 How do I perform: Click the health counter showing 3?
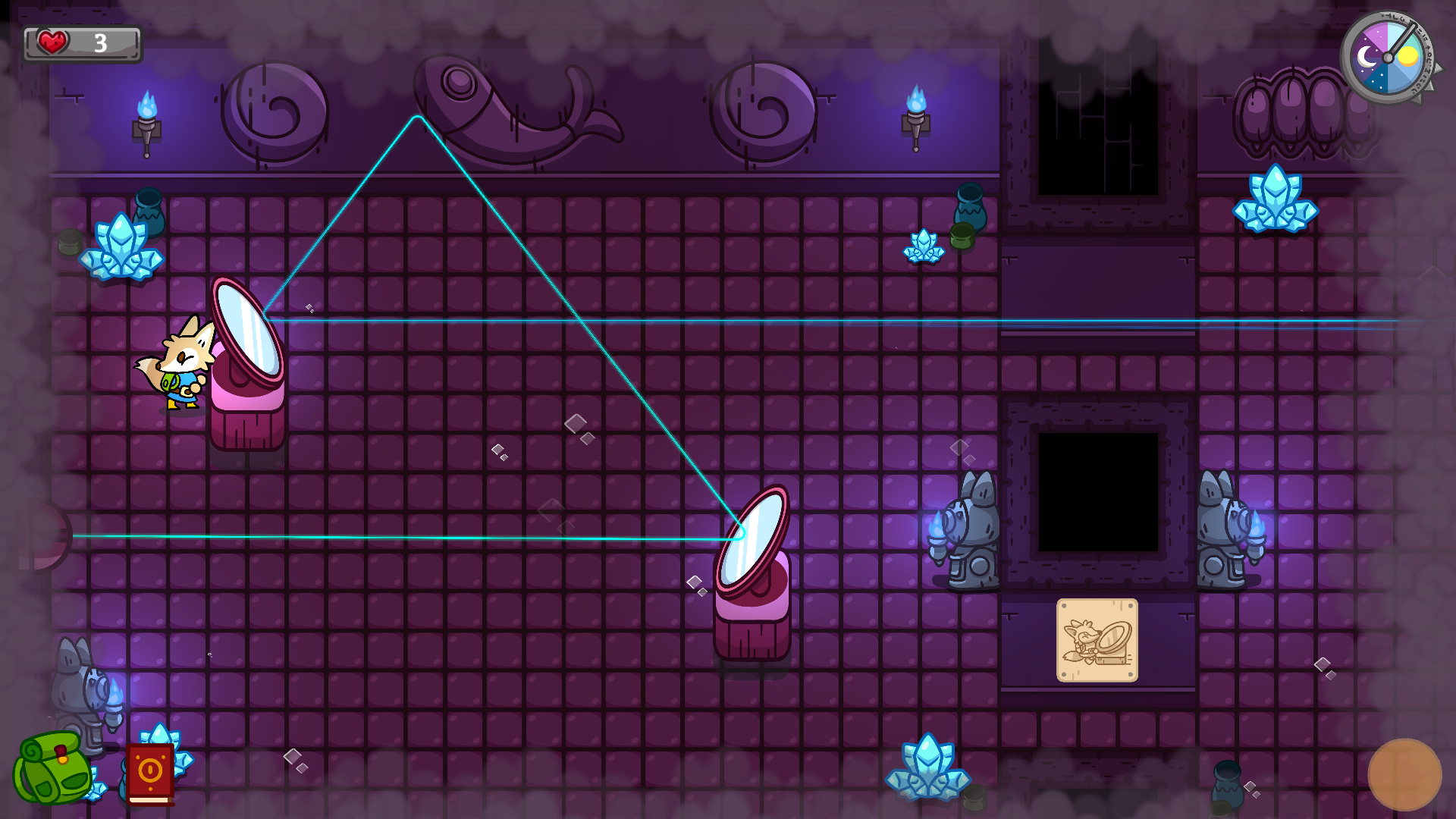coord(99,43)
